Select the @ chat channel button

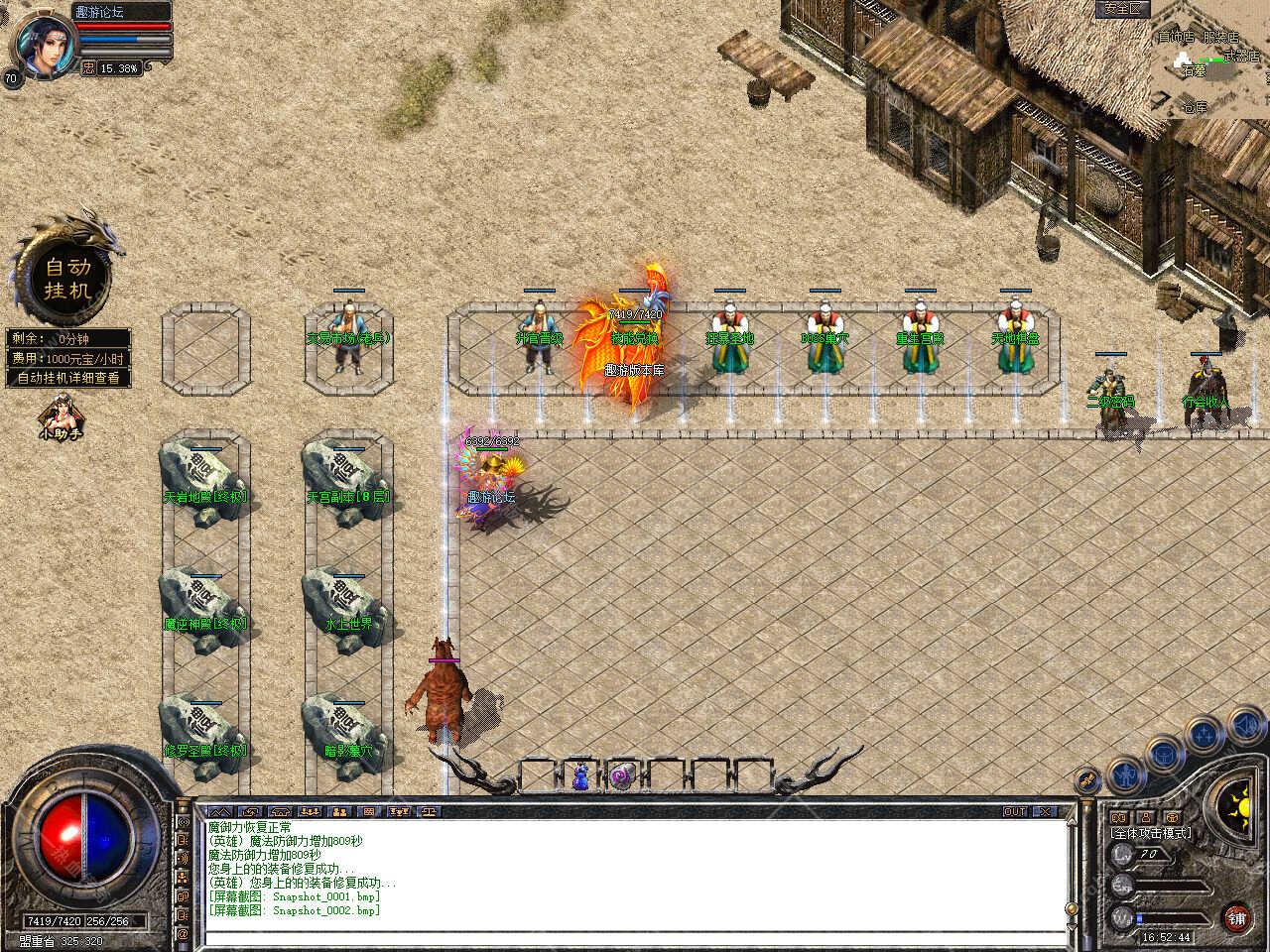tap(183, 933)
